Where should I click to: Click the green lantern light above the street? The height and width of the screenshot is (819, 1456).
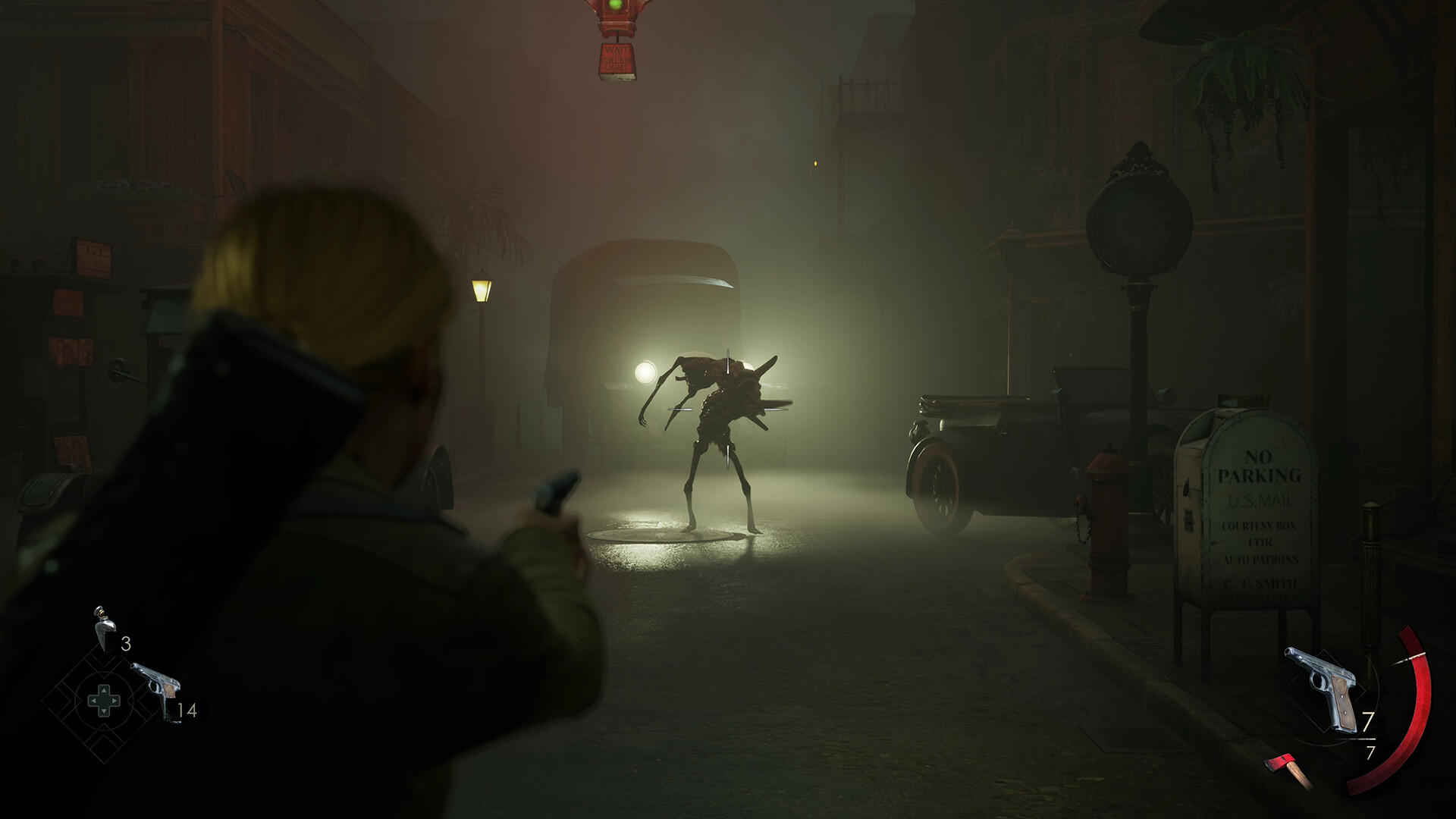614,8
